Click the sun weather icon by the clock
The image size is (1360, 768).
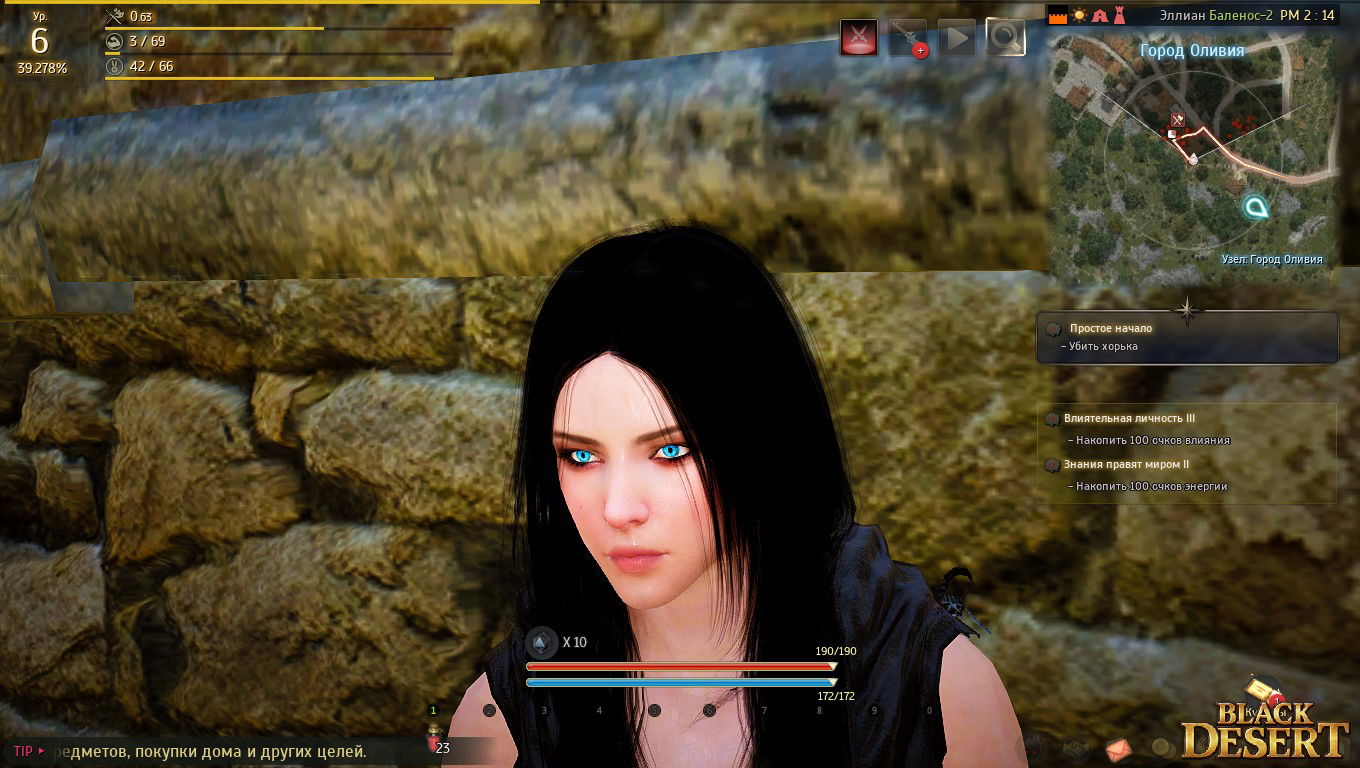(1079, 16)
